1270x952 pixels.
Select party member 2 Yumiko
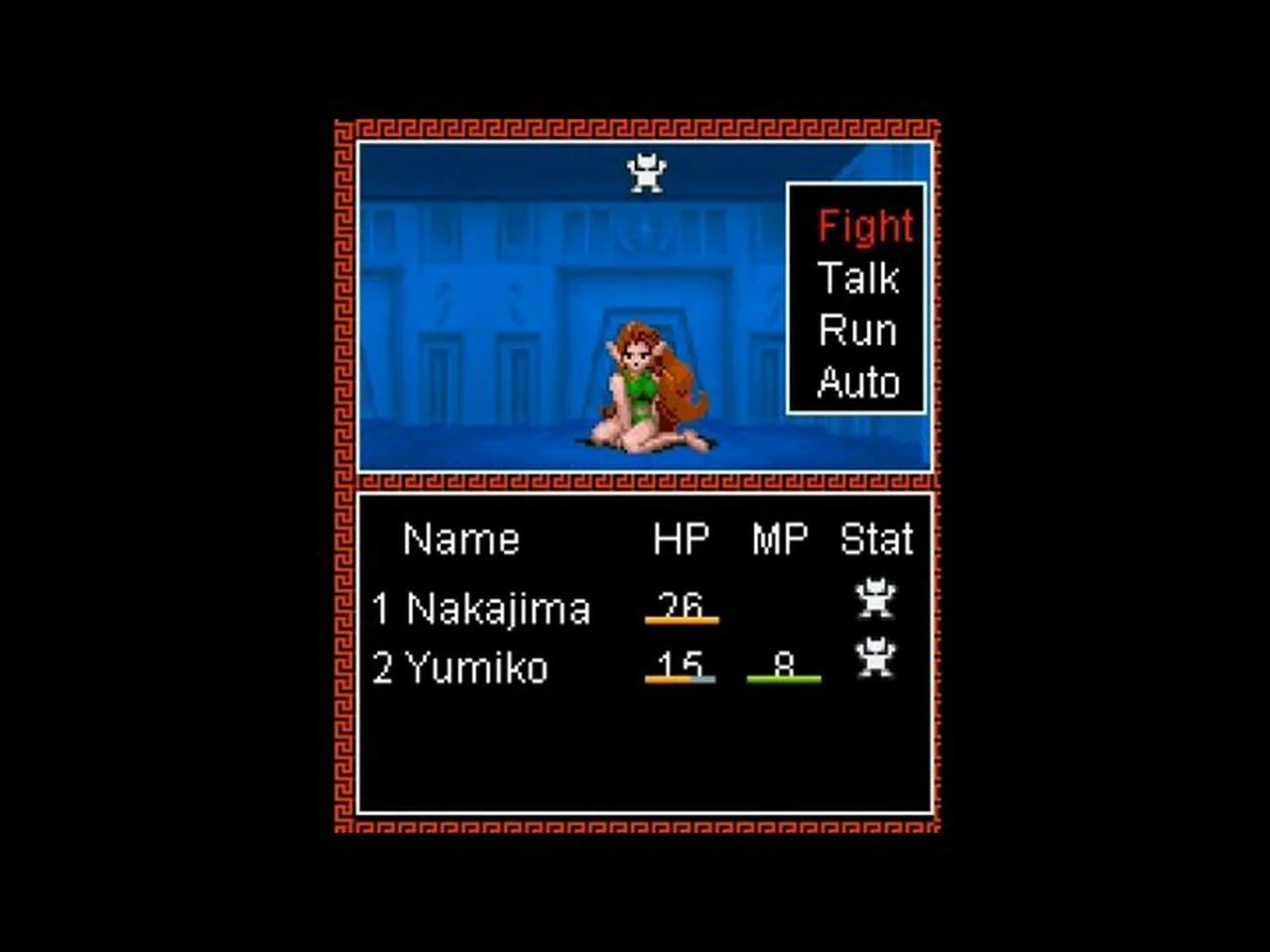point(459,668)
